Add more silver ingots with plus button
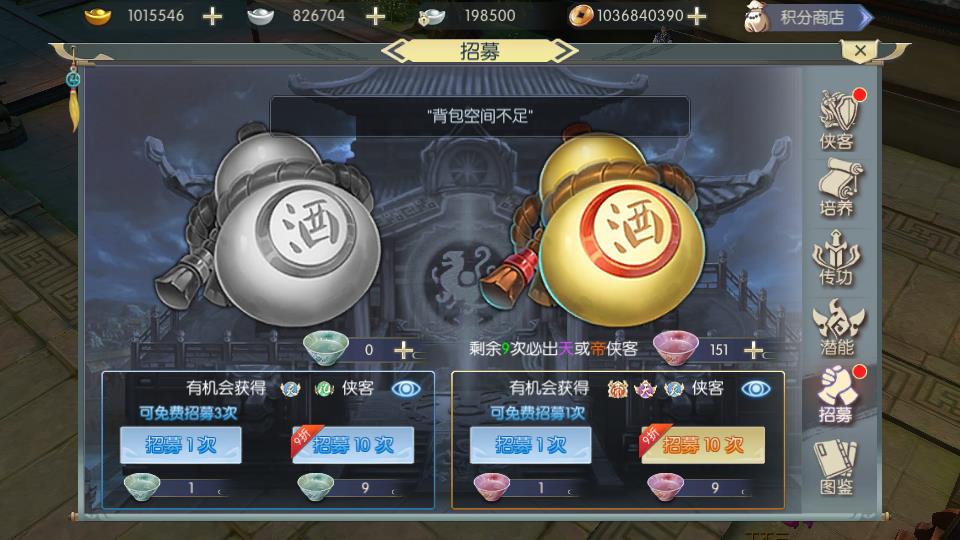 [x=374, y=16]
